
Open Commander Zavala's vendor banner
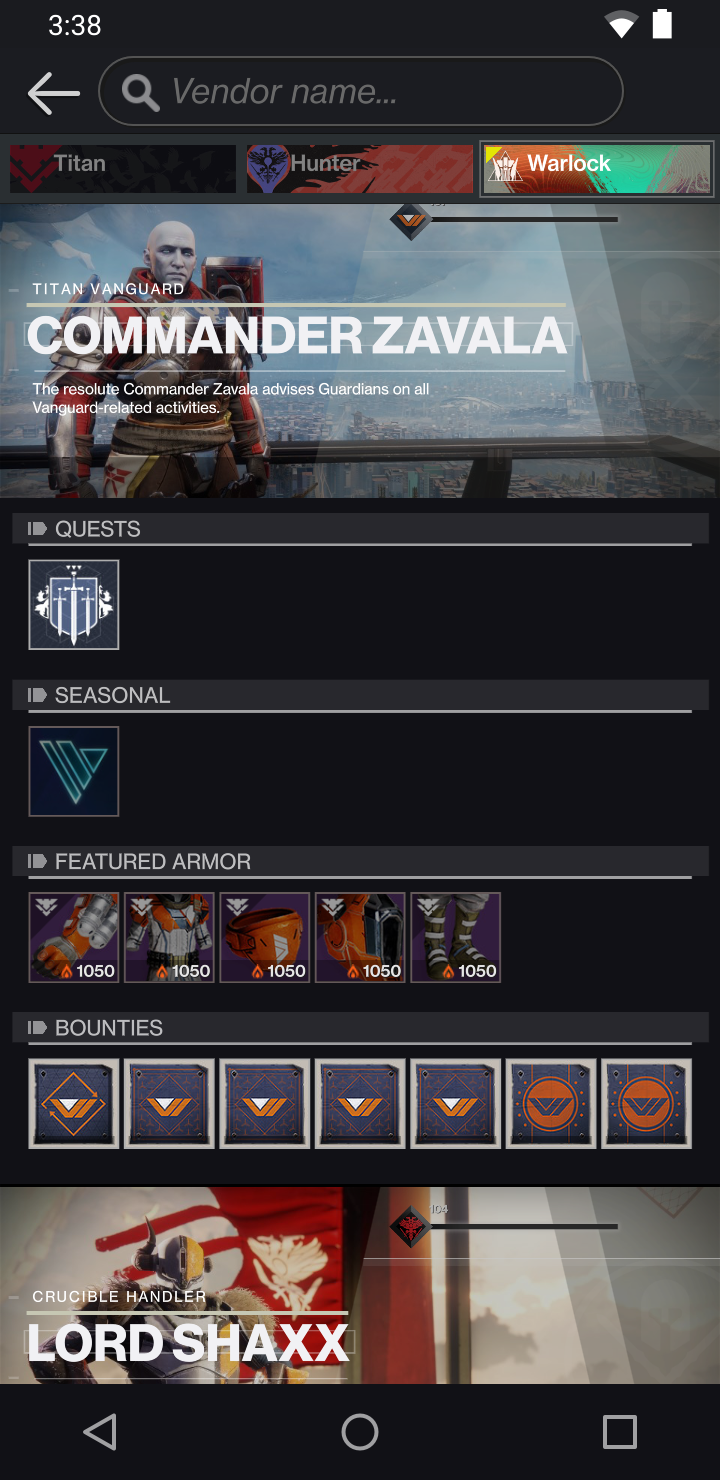360,350
